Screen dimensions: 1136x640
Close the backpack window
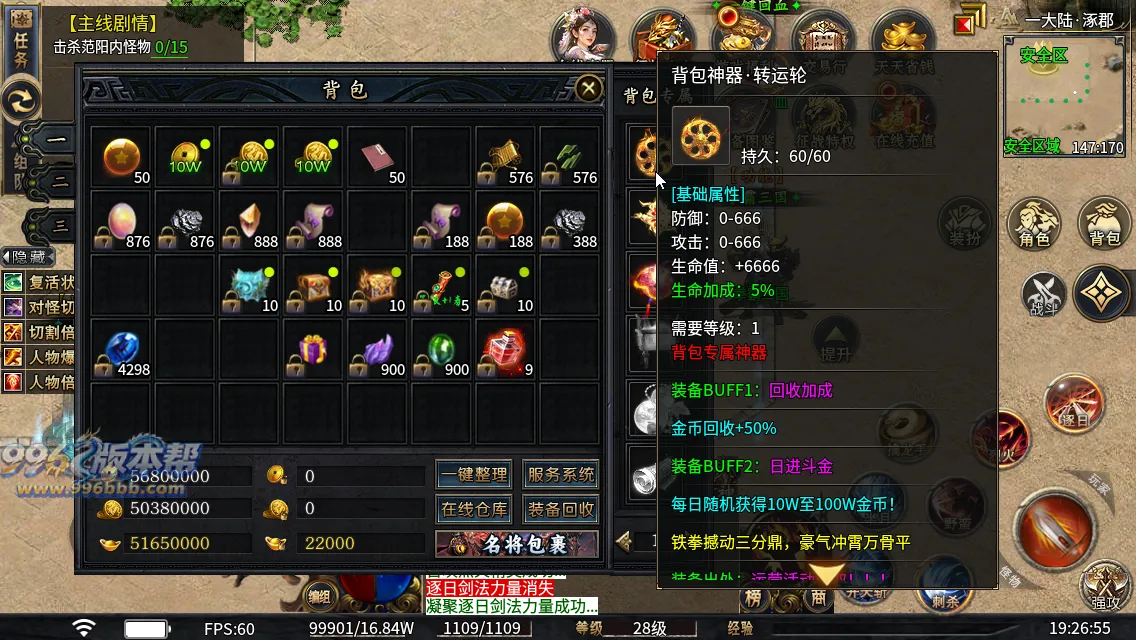[589, 89]
